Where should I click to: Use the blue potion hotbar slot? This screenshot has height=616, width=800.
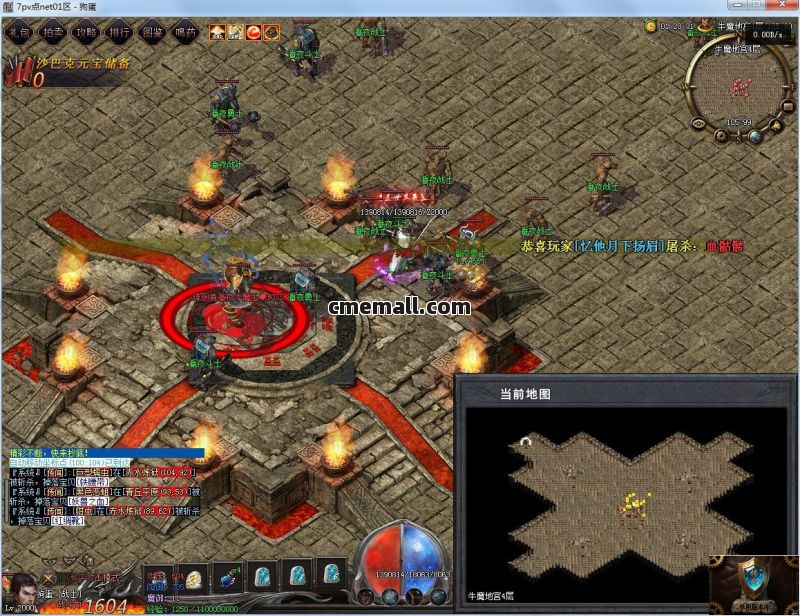point(226,574)
